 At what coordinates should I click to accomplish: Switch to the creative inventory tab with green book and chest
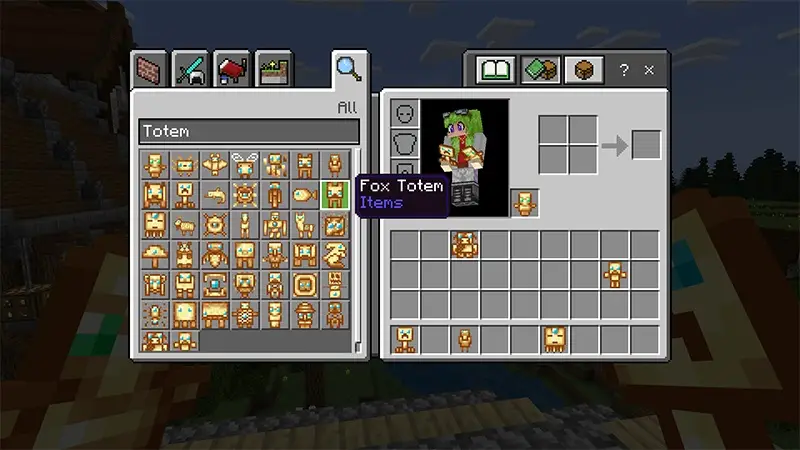coord(538,71)
